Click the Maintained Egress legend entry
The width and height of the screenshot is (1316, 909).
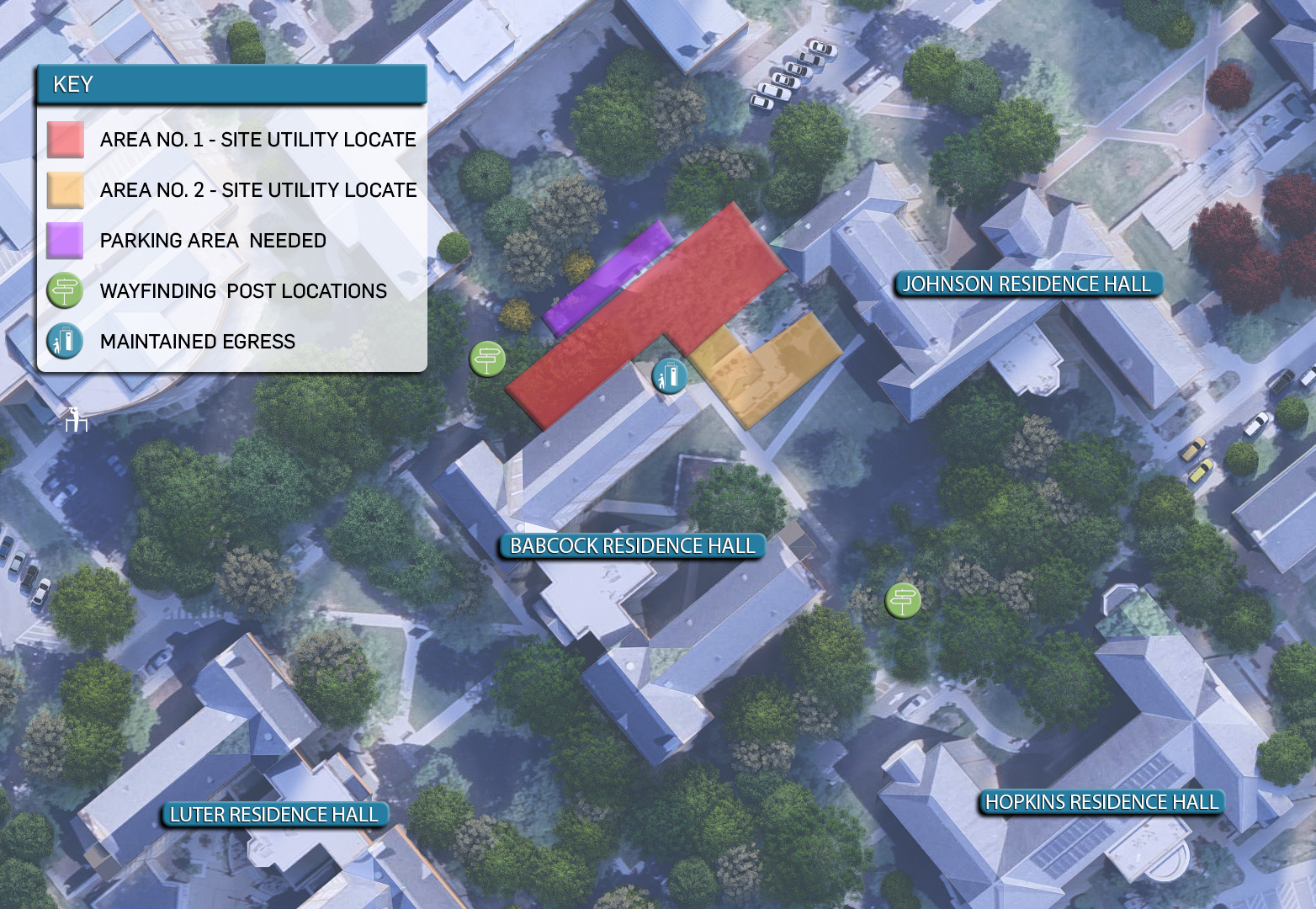point(198,342)
